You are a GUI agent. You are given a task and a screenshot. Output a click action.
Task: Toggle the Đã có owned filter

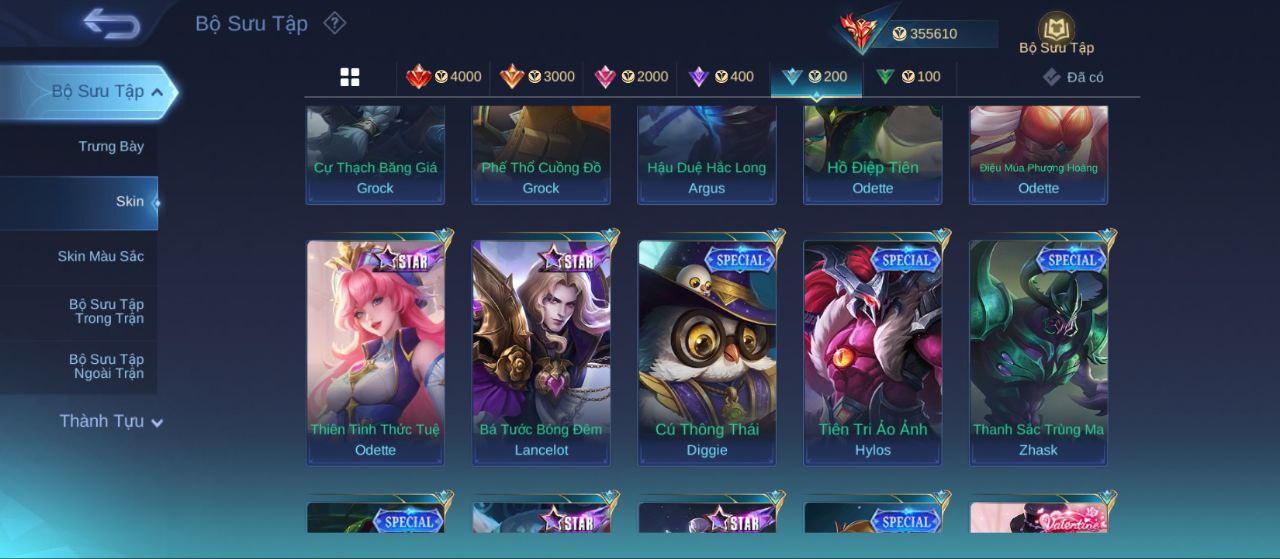click(x=1074, y=77)
